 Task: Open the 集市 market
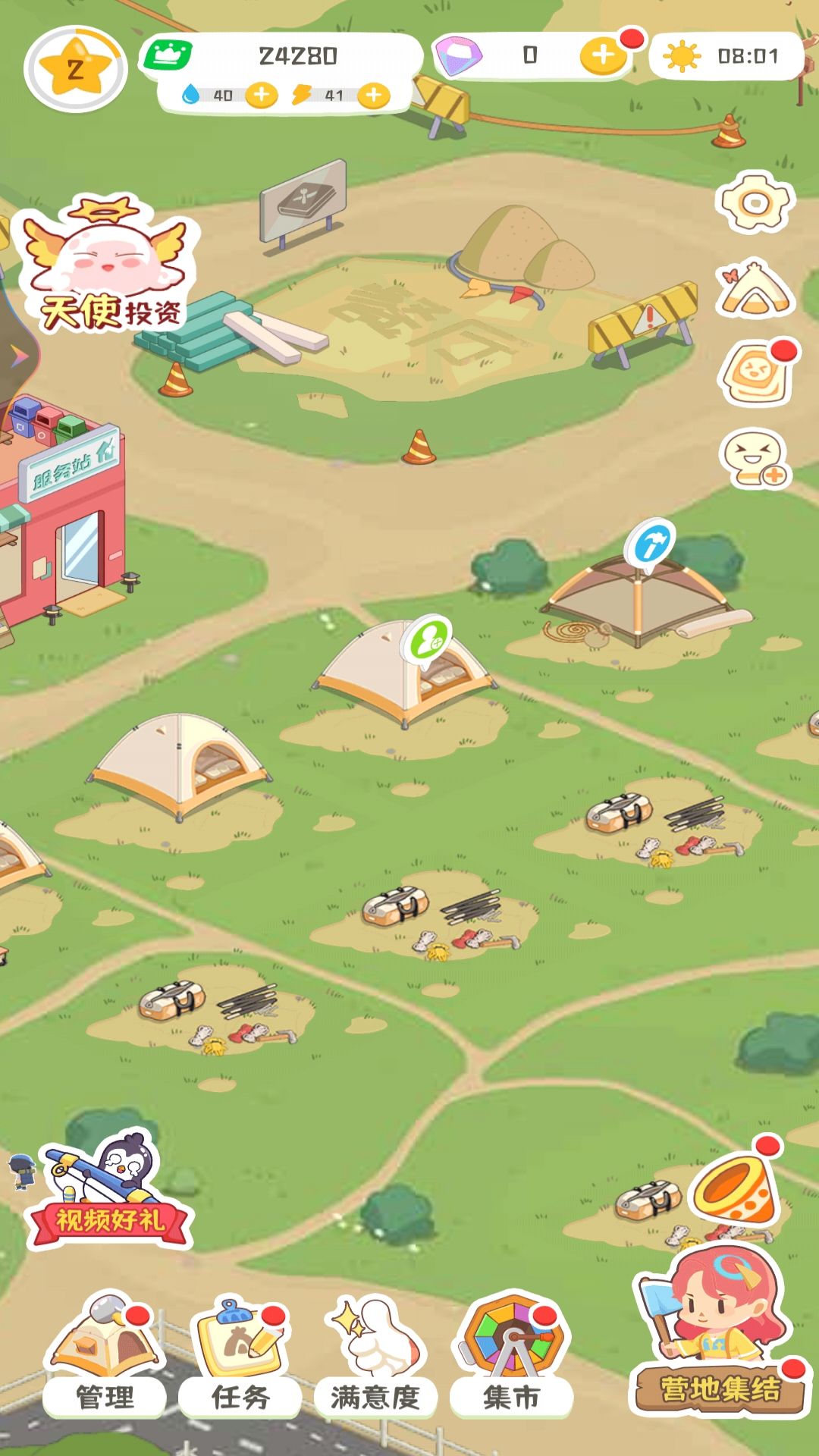pyautogui.click(x=512, y=1356)
